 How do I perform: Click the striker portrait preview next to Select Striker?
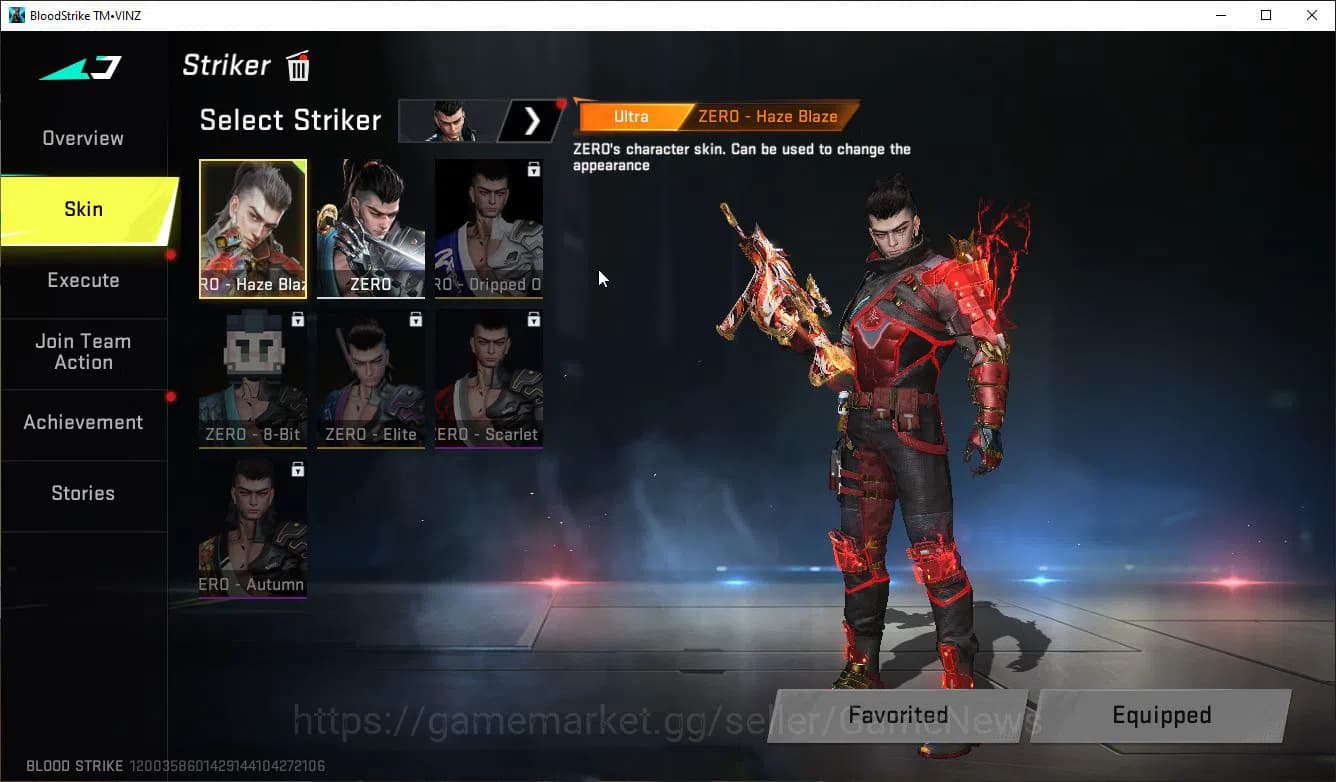point(450,120)
